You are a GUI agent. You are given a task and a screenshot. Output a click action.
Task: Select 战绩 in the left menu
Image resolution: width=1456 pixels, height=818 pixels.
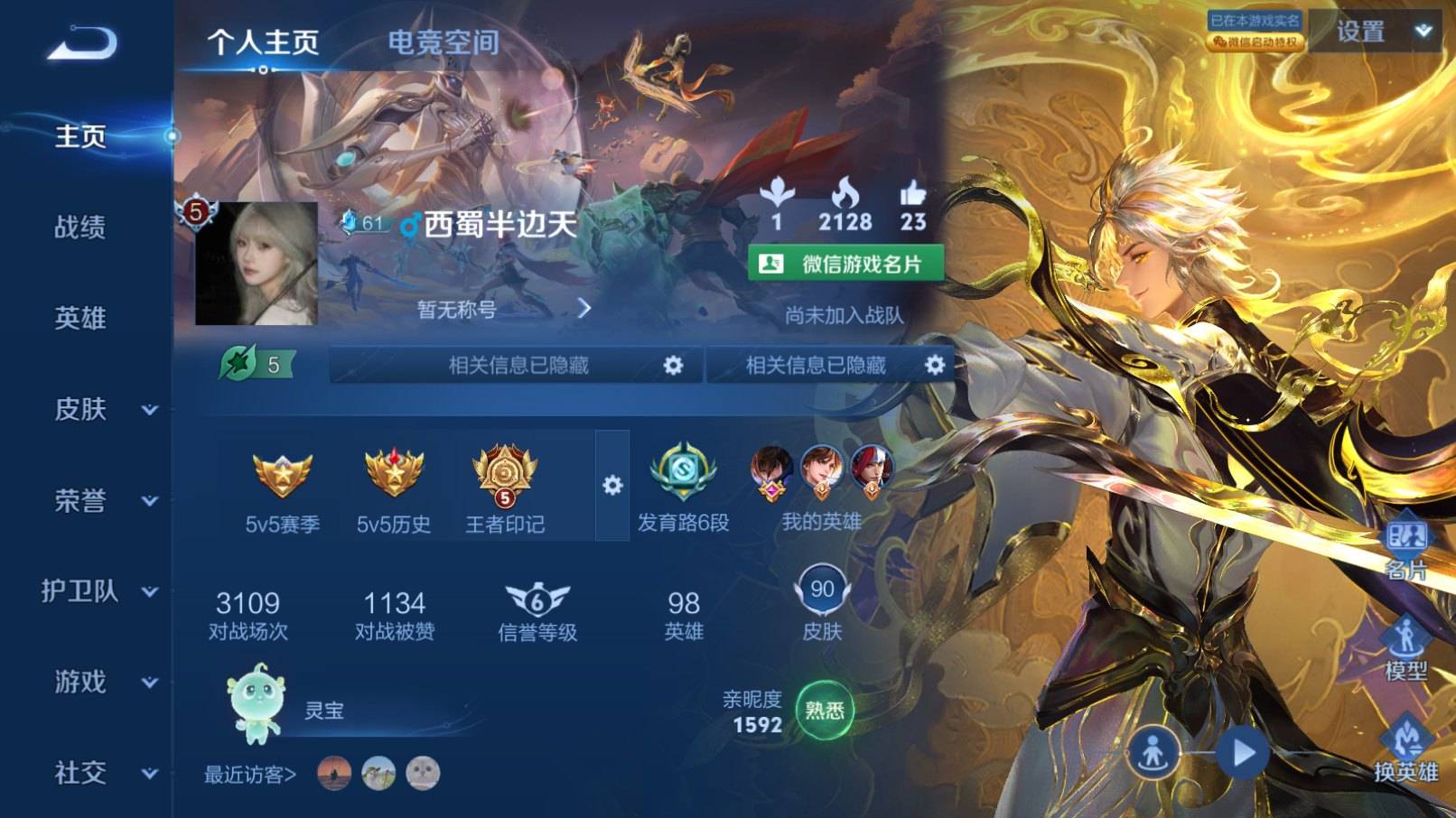coord(81,228)
